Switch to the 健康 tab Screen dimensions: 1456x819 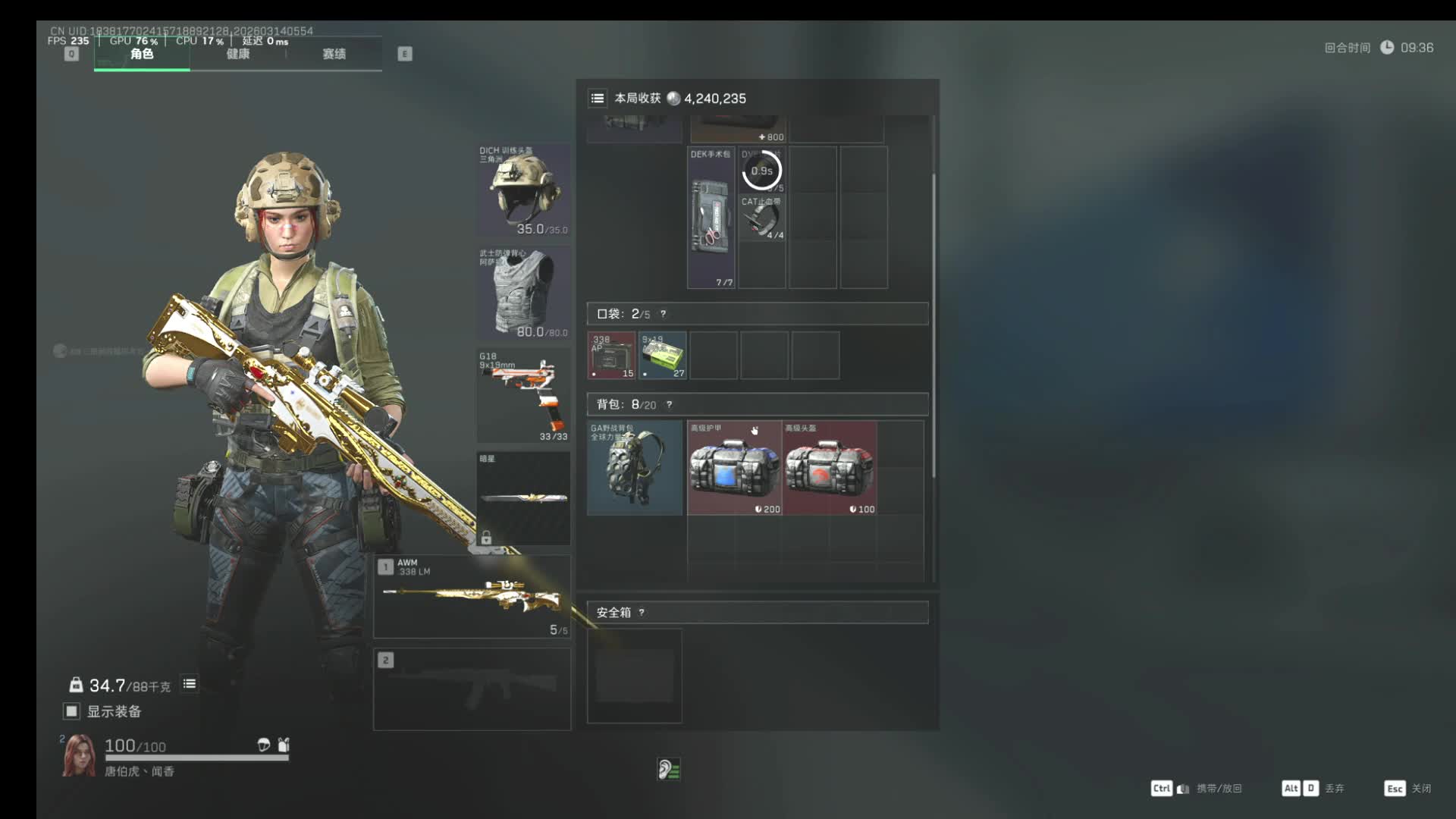click(x=237, y=54)
